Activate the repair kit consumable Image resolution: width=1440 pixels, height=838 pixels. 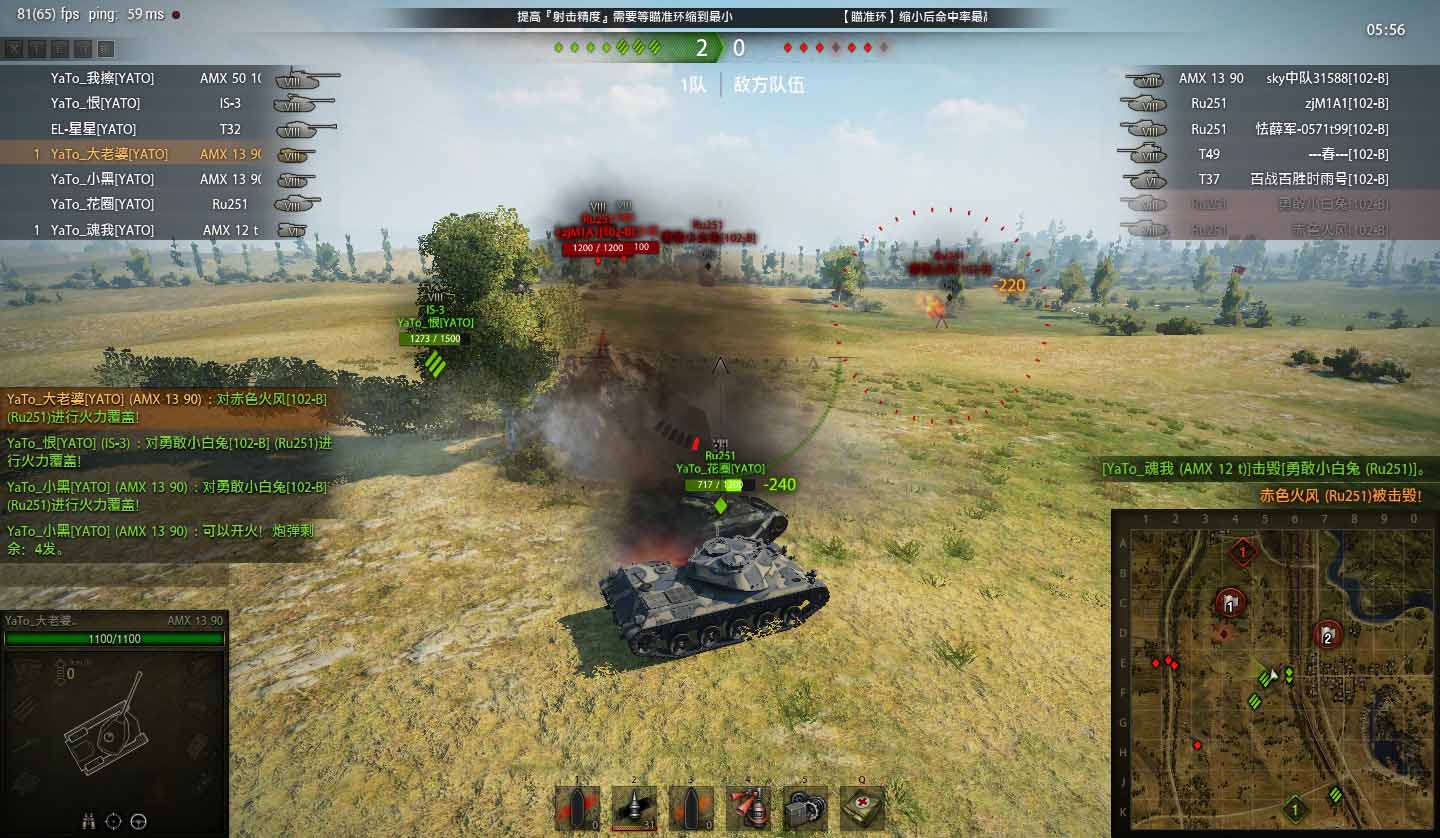(x=805, y=808)
